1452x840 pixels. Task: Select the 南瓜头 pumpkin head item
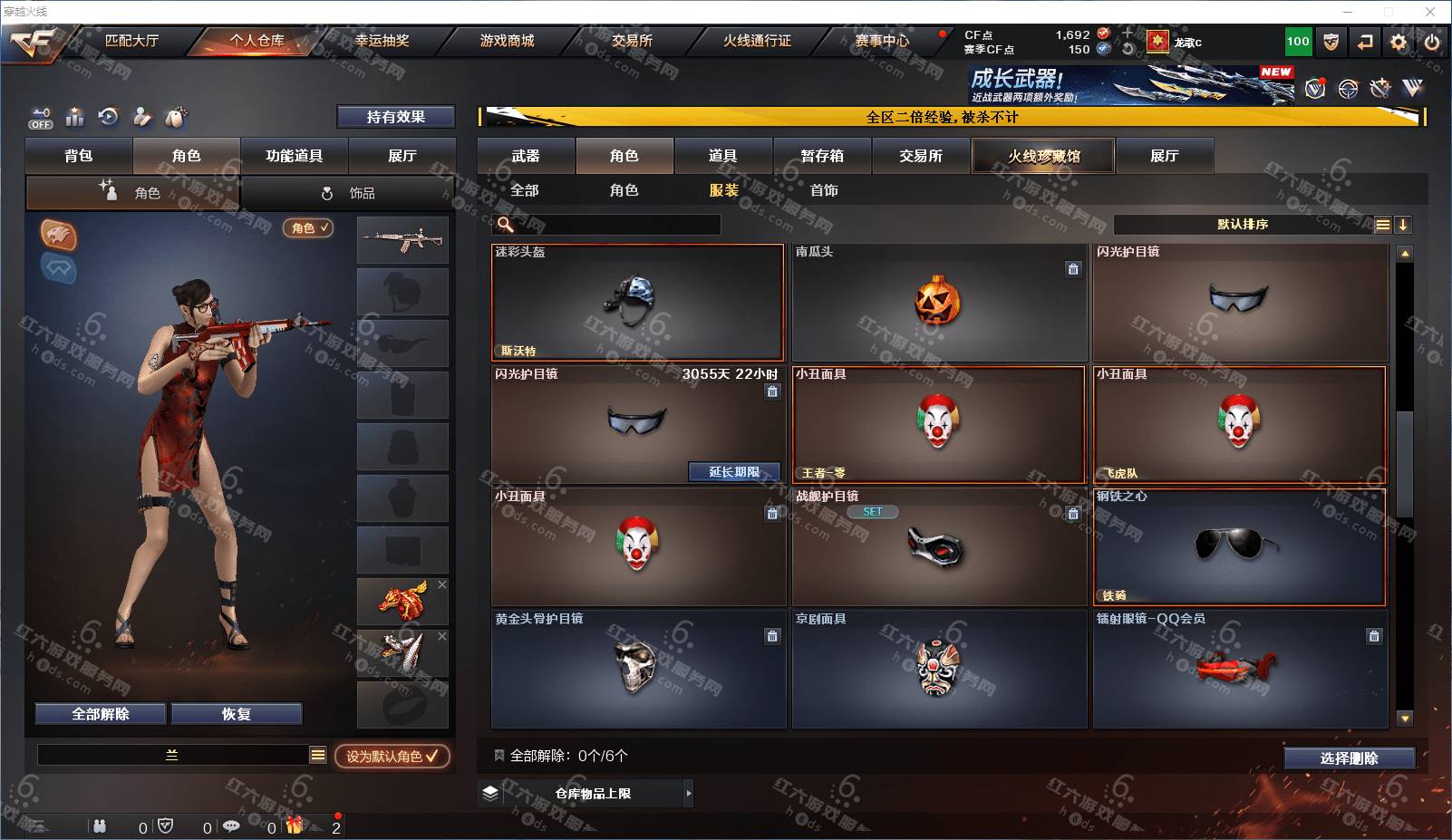tap(938, 303)
